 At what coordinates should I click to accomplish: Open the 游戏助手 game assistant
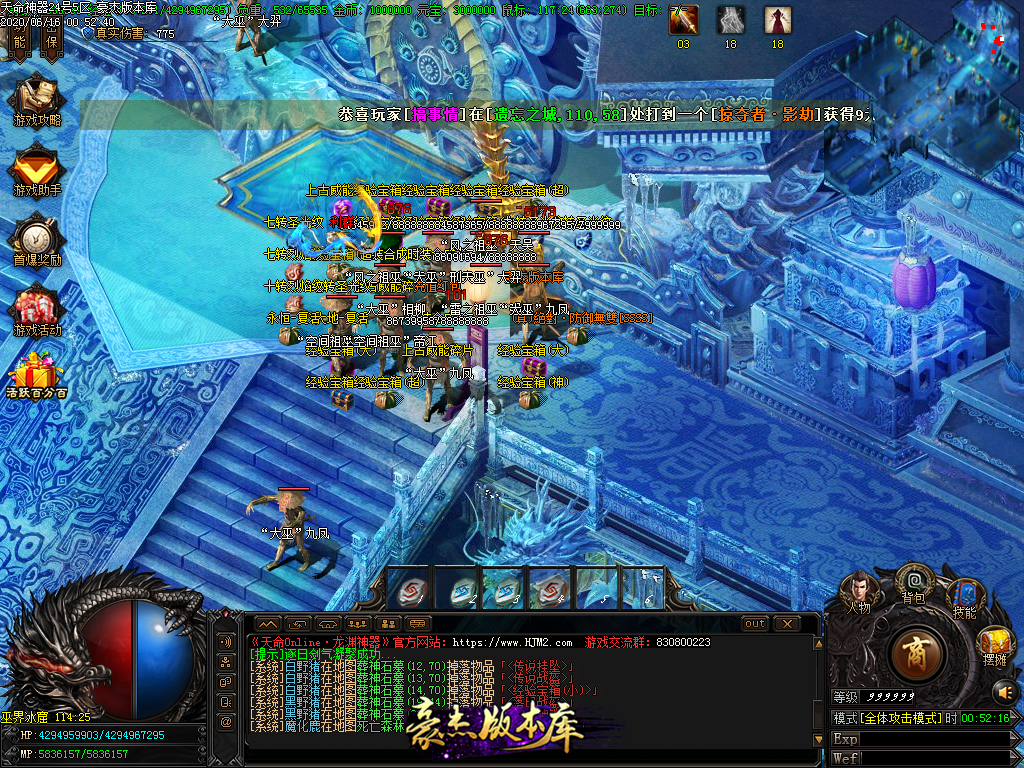[37, 169]
